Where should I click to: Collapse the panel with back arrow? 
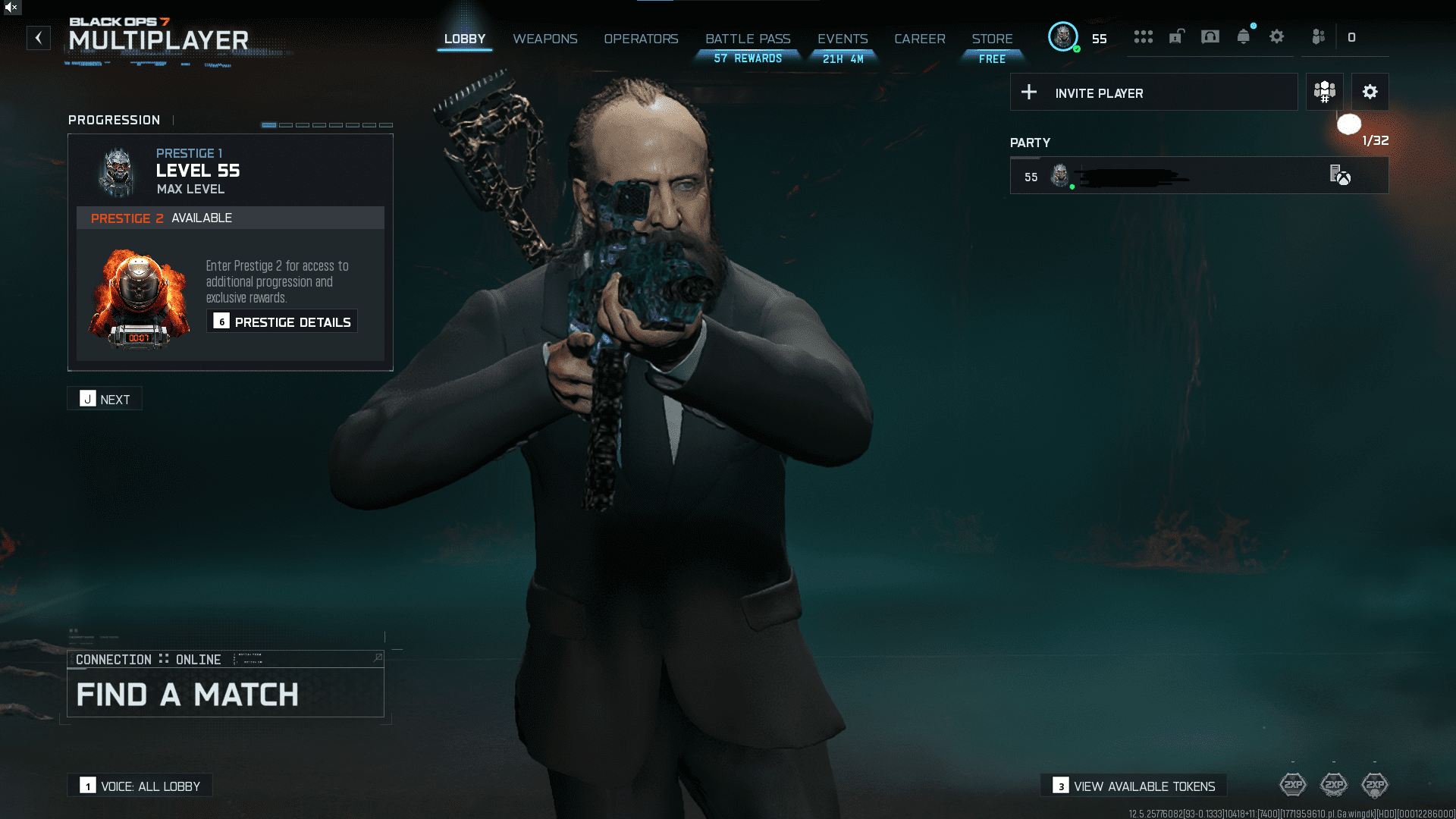(x=39, y=38)
